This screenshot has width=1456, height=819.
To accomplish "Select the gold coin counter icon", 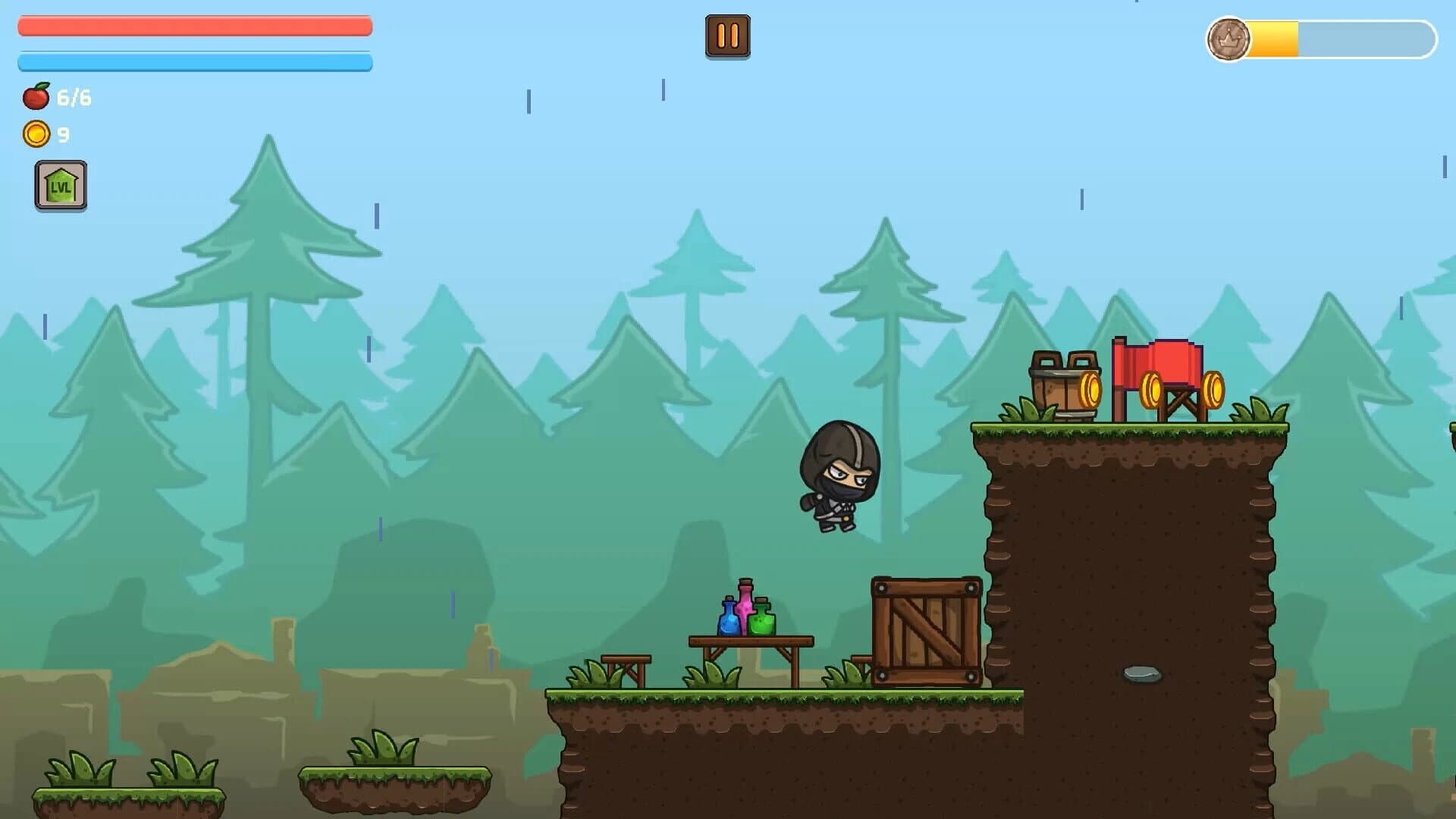I will click(36, 133).
